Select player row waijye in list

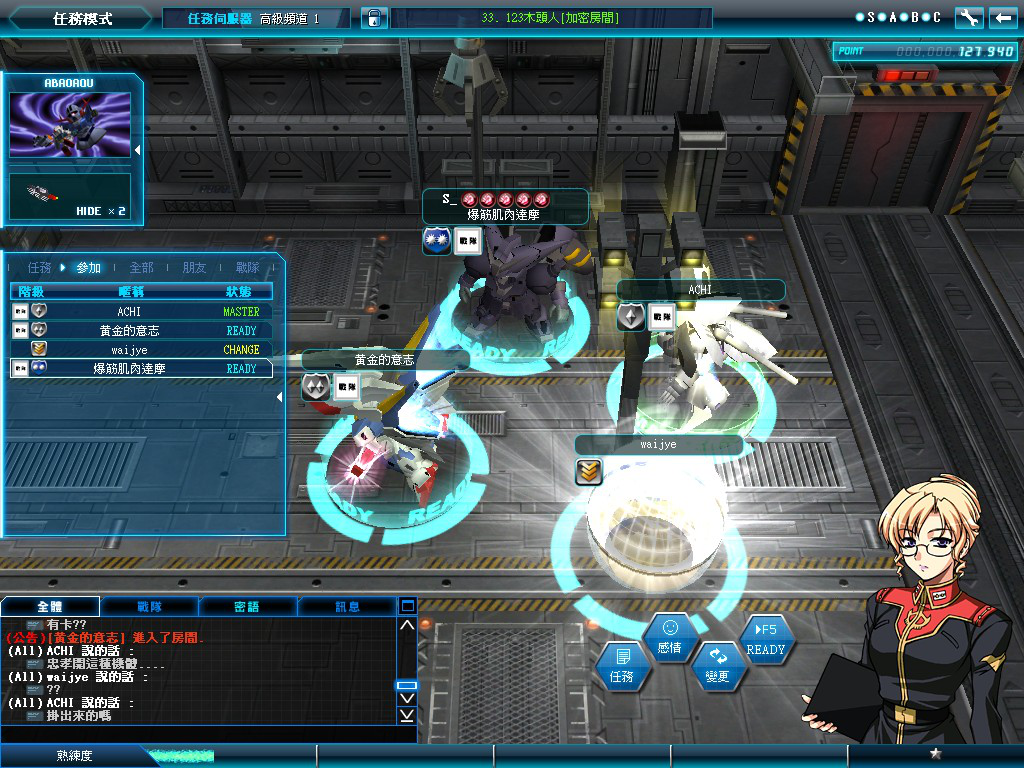[x=130, y=350]
